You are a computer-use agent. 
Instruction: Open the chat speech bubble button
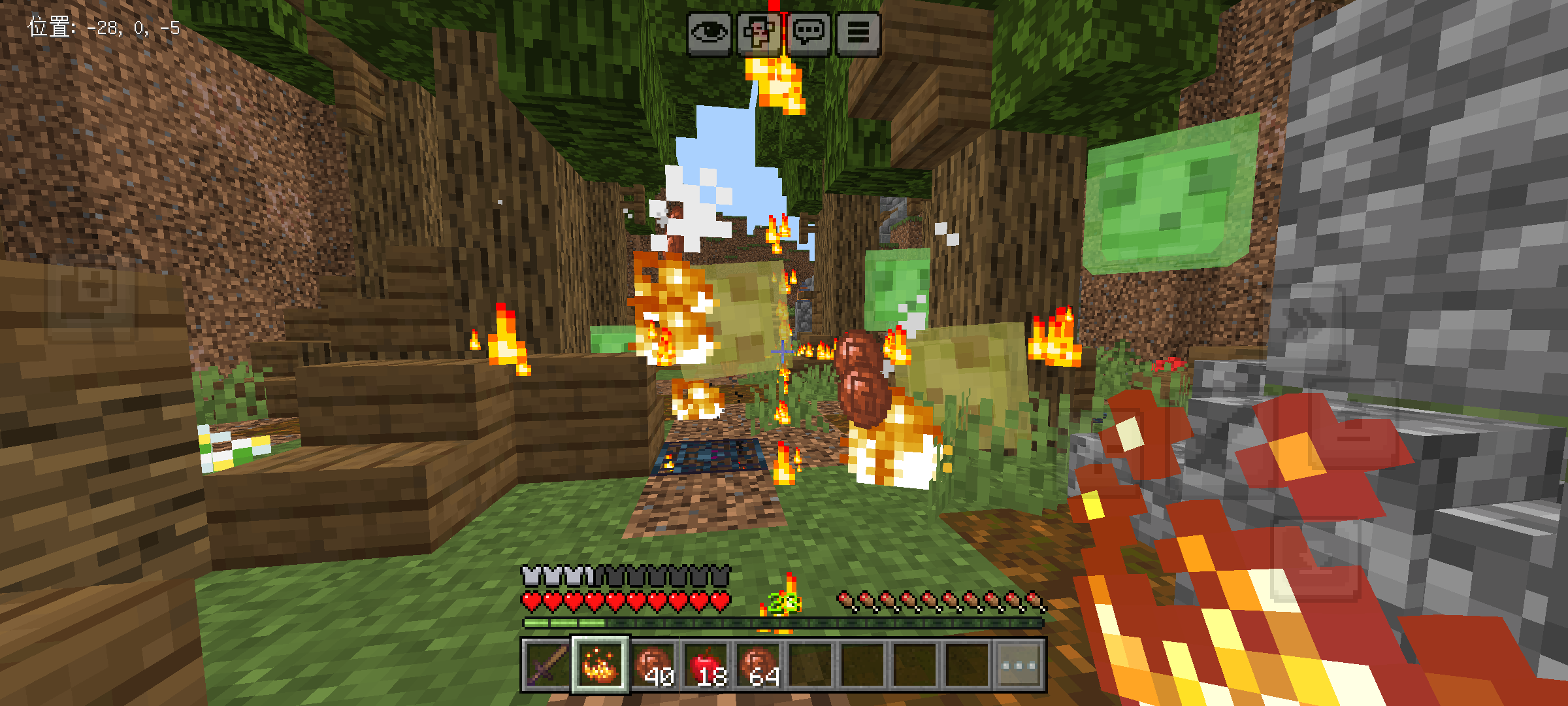(x=809, y=32)
